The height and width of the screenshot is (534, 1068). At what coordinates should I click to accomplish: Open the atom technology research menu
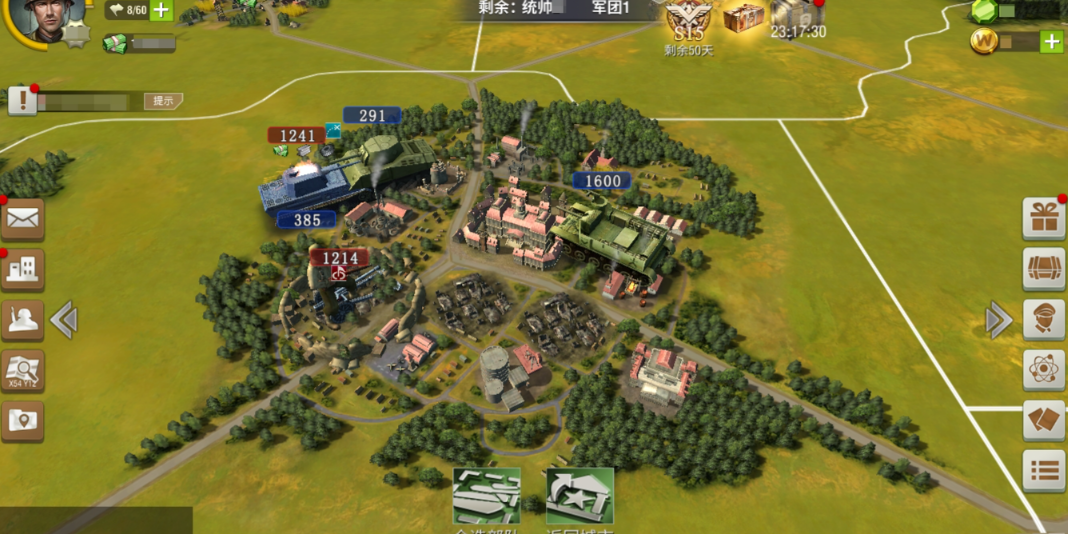coord(1044,370)
